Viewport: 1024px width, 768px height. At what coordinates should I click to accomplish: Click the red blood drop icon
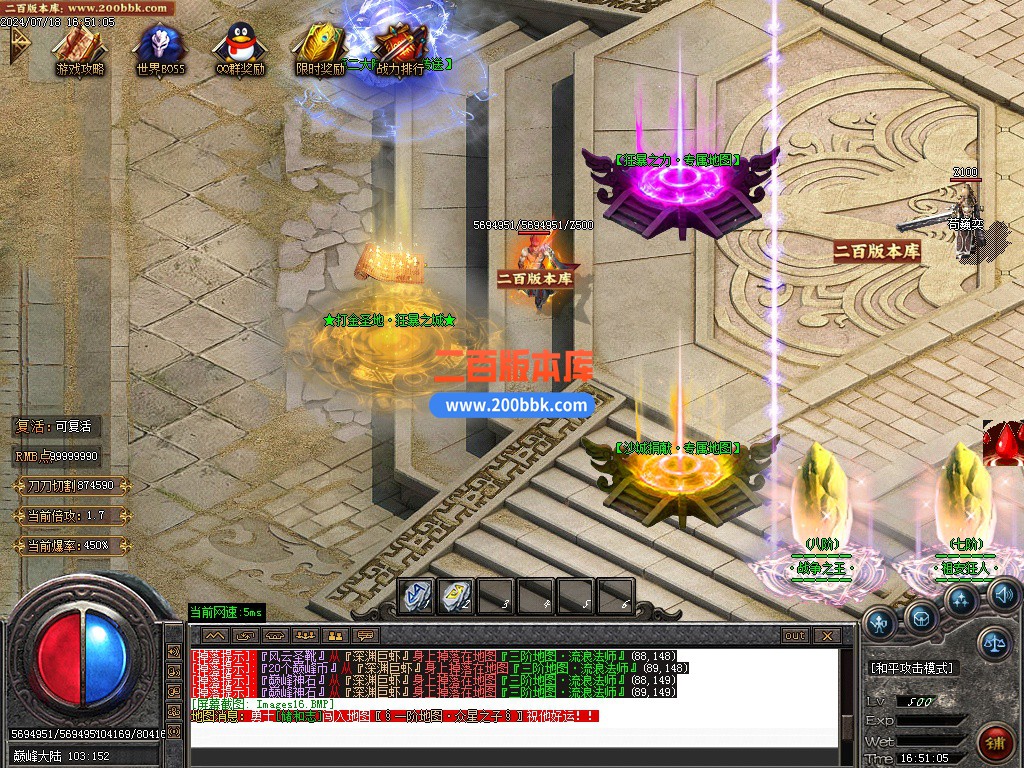tap(1003, 445)
